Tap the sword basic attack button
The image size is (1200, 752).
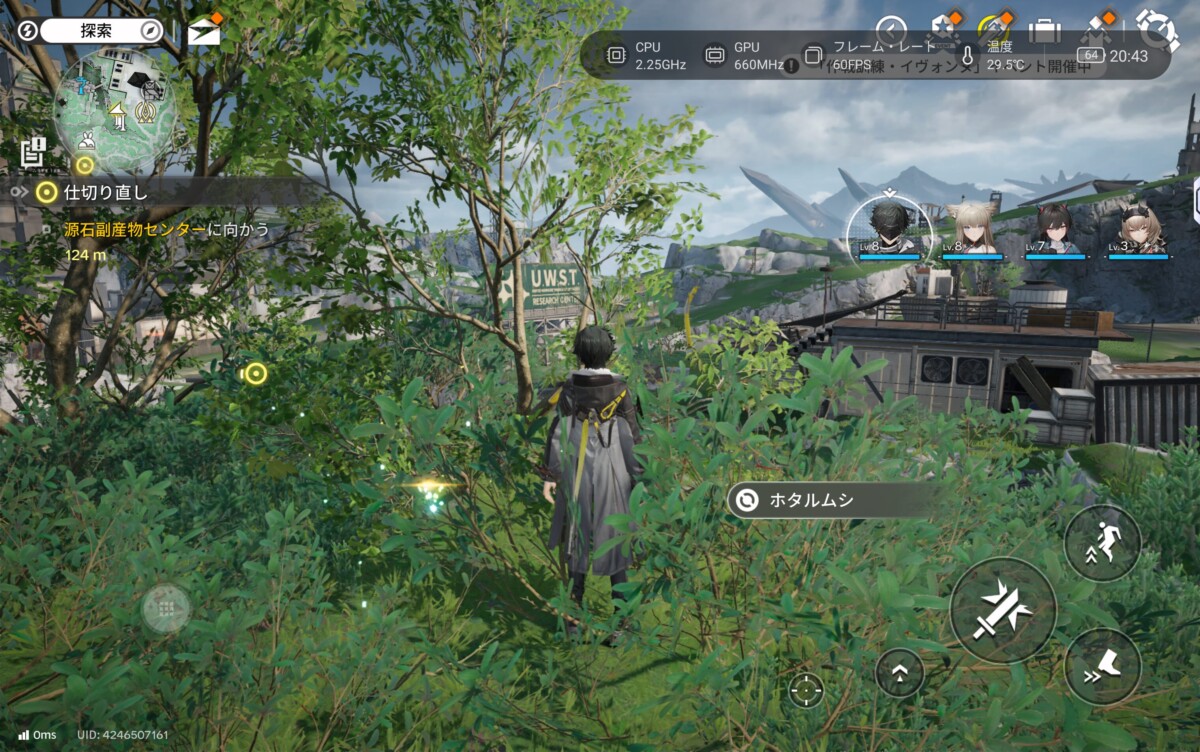click(x=1002, y=610)
